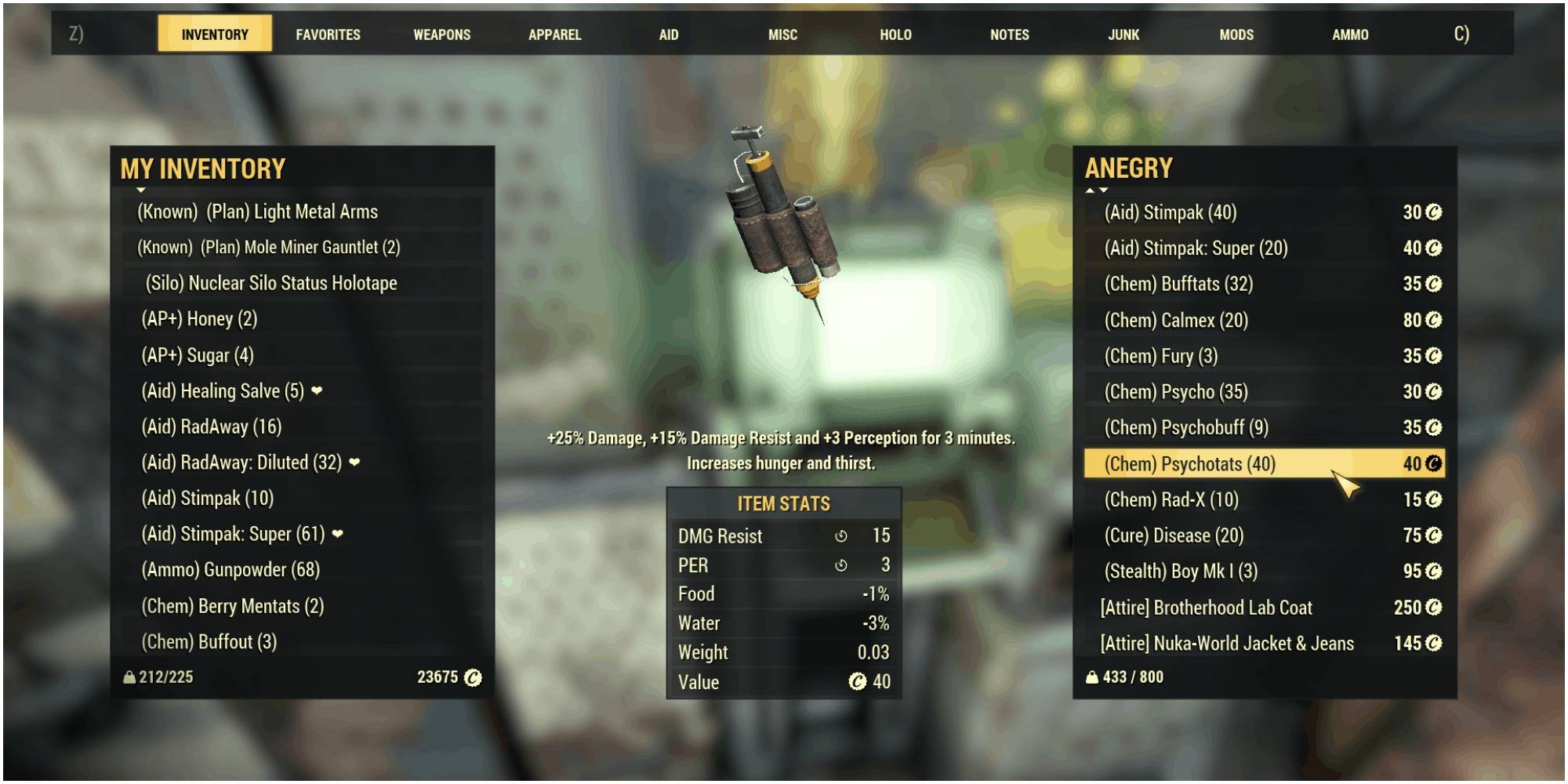Switch to the Ammo tab

click(x=1349, y=34)
